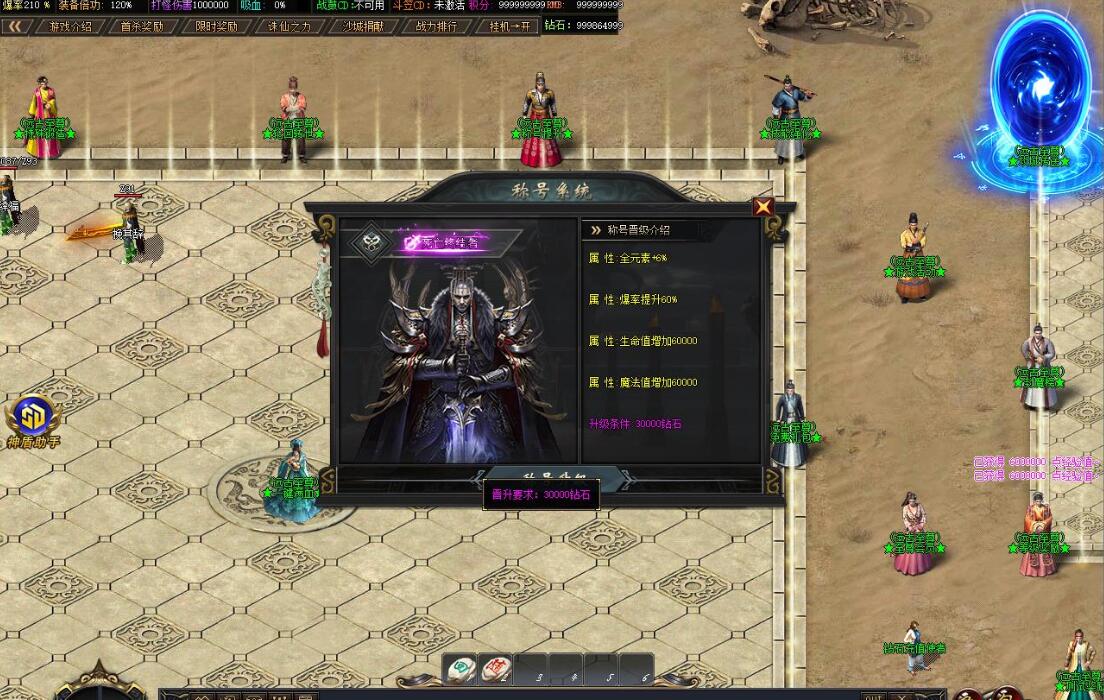The width and height of the screenshot is (1104, 700).
Task: Open the 神盾助手 helper icon
Action: pyautogui.click(x=34, y=417)
